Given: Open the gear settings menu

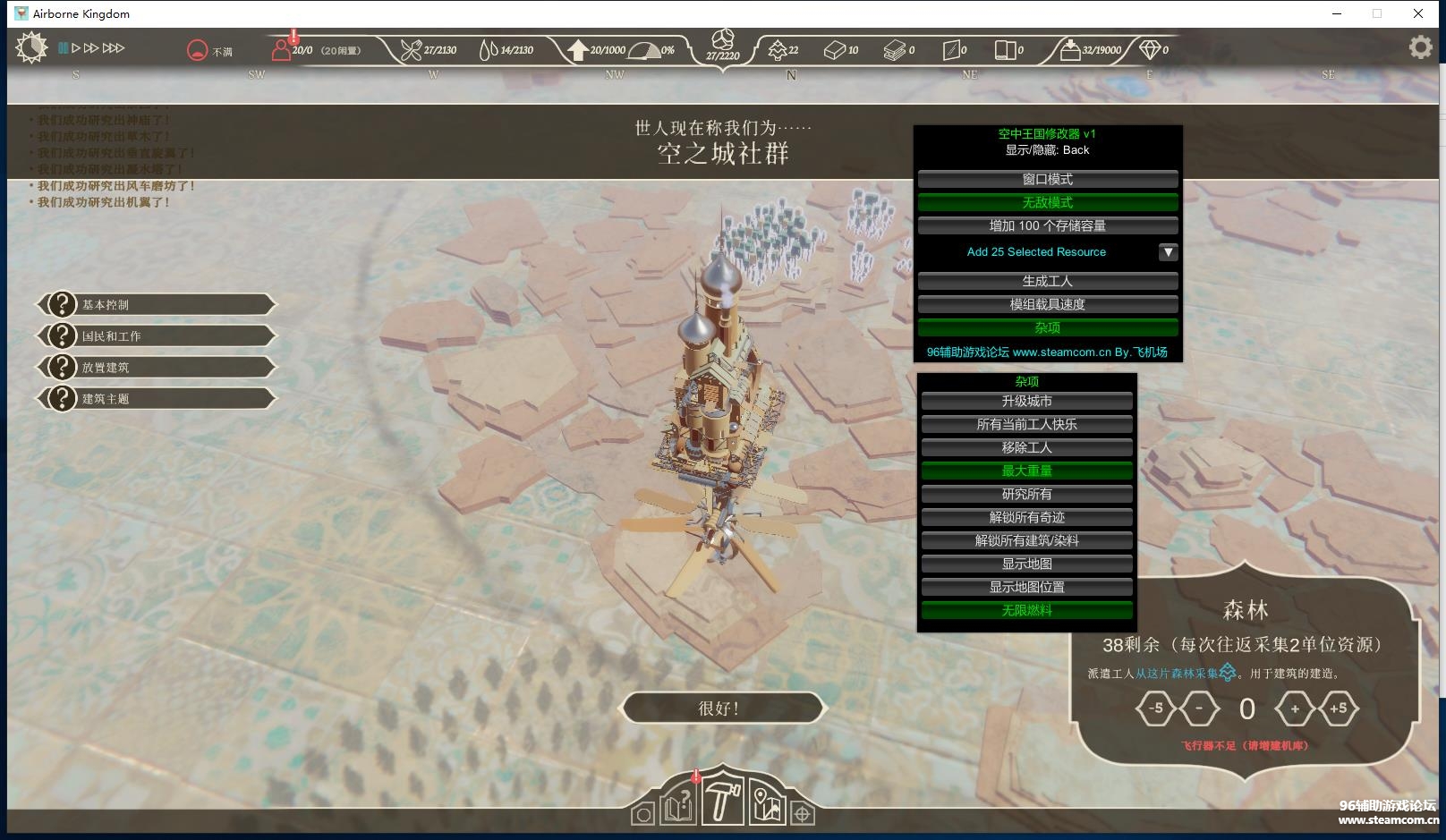Looking at the screenshot, I should pyautogui.click(x=1420, y=47).
